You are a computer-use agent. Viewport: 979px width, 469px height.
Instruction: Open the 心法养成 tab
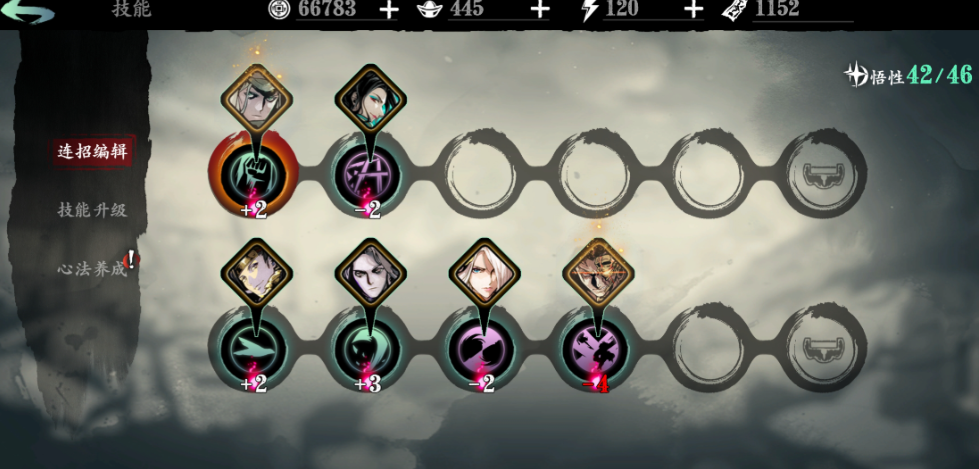(93, 268)
